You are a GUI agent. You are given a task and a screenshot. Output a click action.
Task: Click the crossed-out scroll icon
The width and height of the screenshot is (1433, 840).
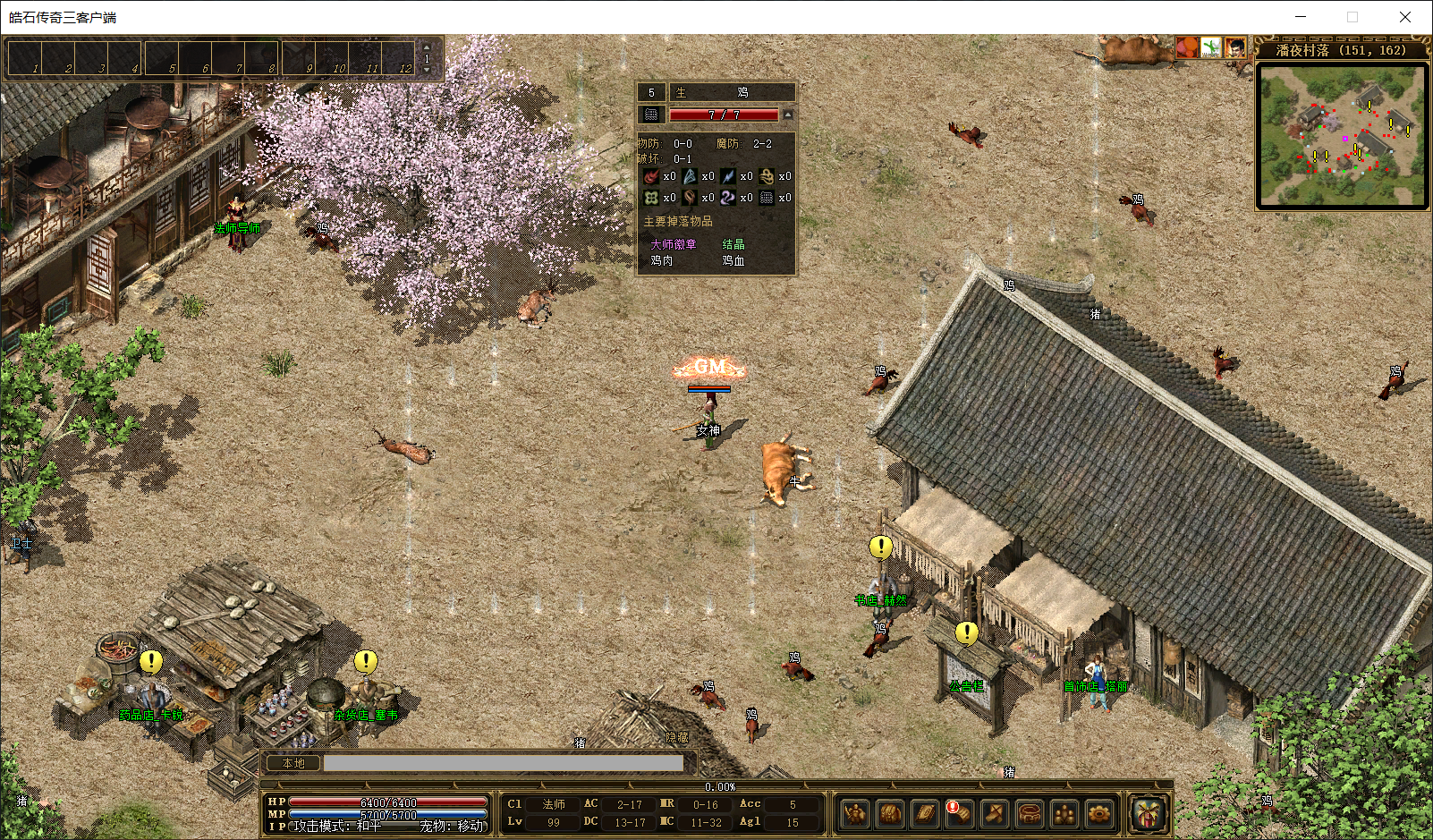click(x=994, y=813)
